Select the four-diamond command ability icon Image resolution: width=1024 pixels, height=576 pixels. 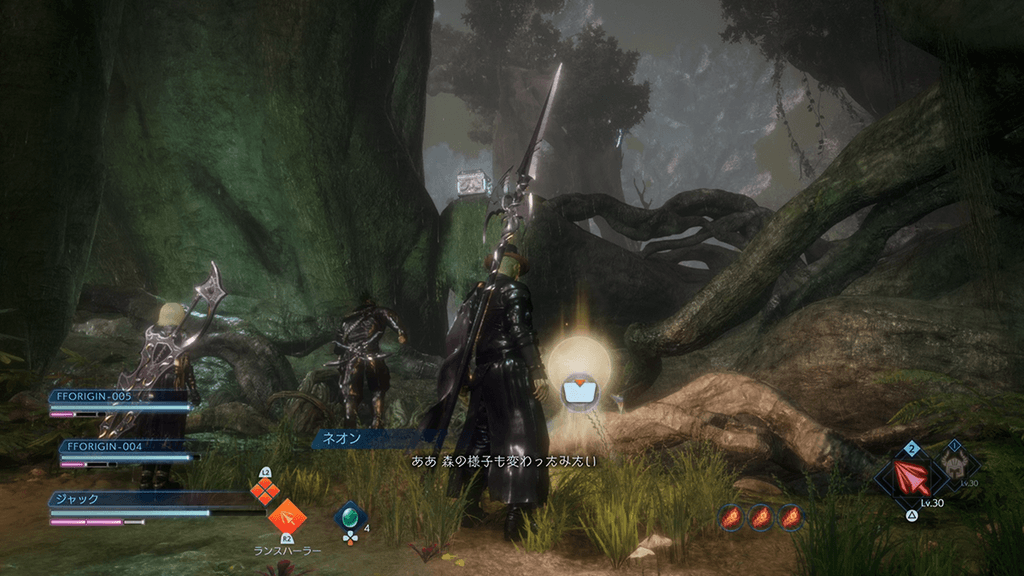point(264,490)
